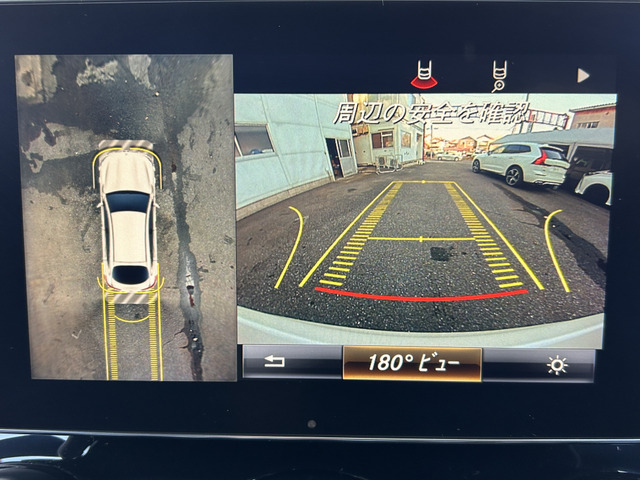This screenshot has width=640, height=480.
Task: Open the brightness sun settings
Action: pos(556,365)
